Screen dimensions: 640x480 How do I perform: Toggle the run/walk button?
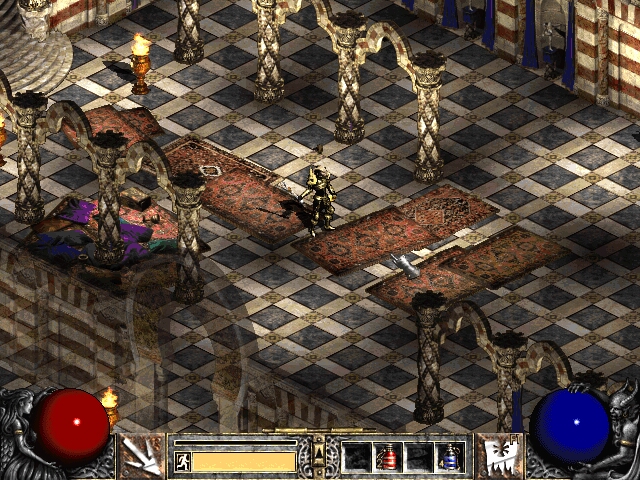182,461
